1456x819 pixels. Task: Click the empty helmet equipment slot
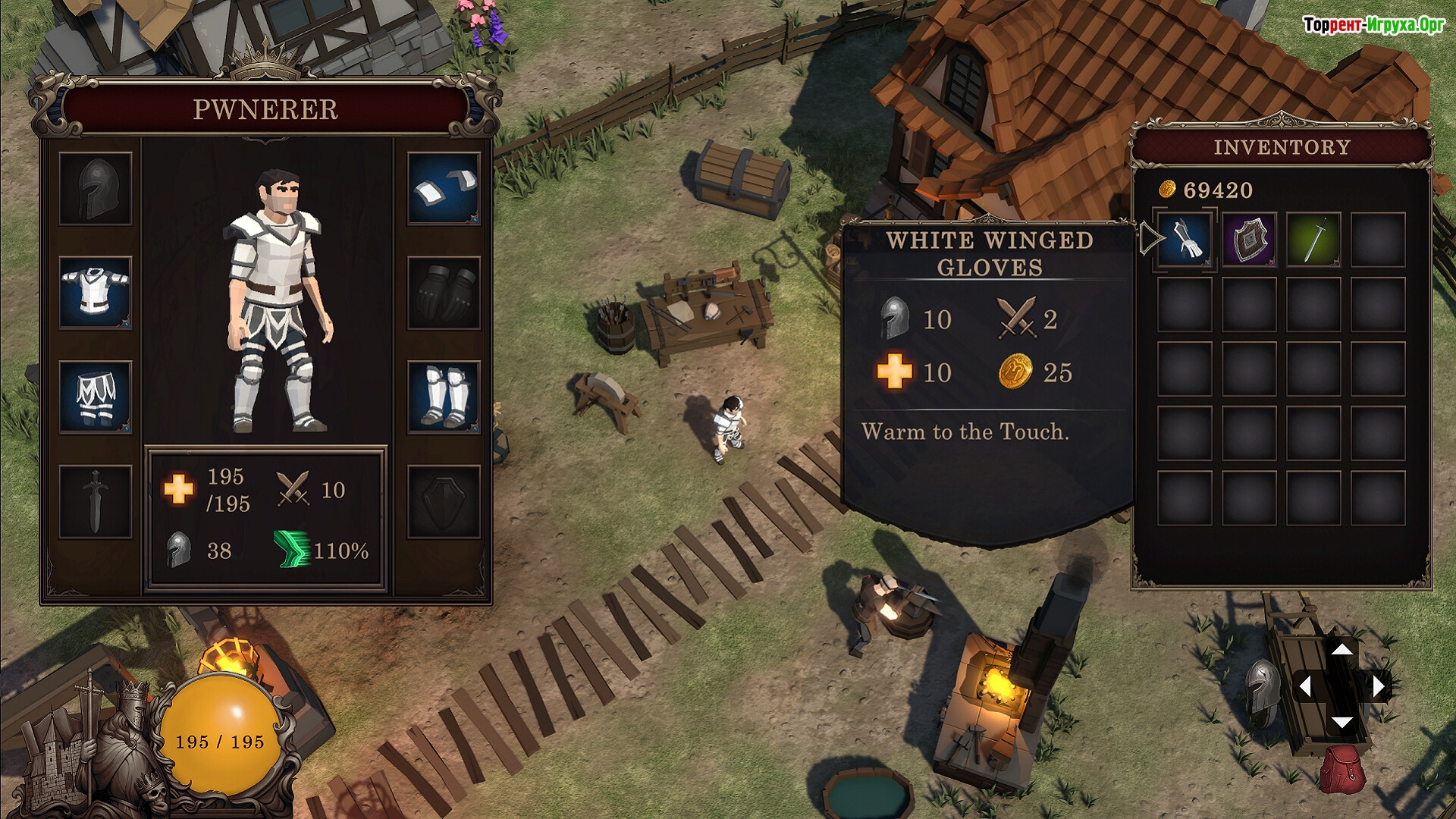[x=96, y=189]
